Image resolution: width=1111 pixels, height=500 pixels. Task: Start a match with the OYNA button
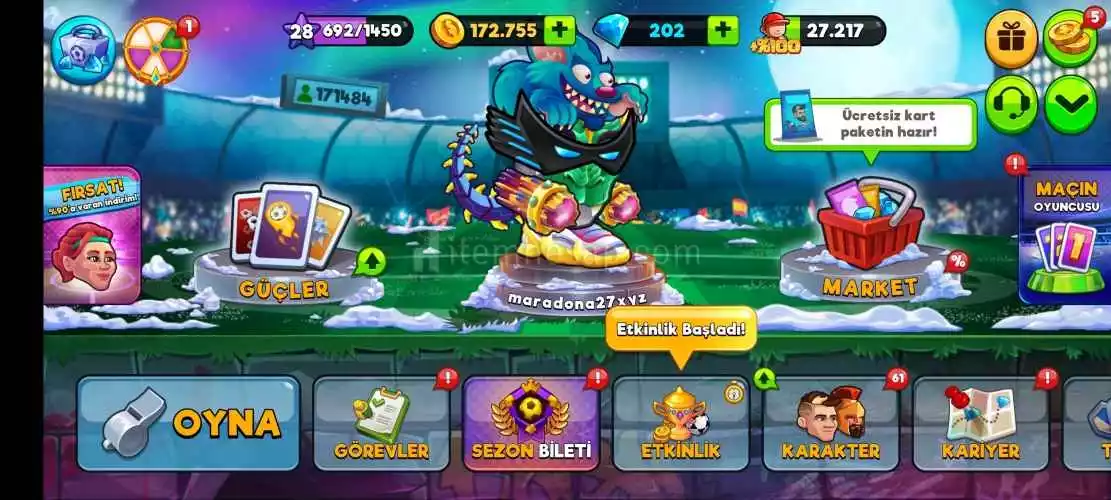(x=188, y=423)
